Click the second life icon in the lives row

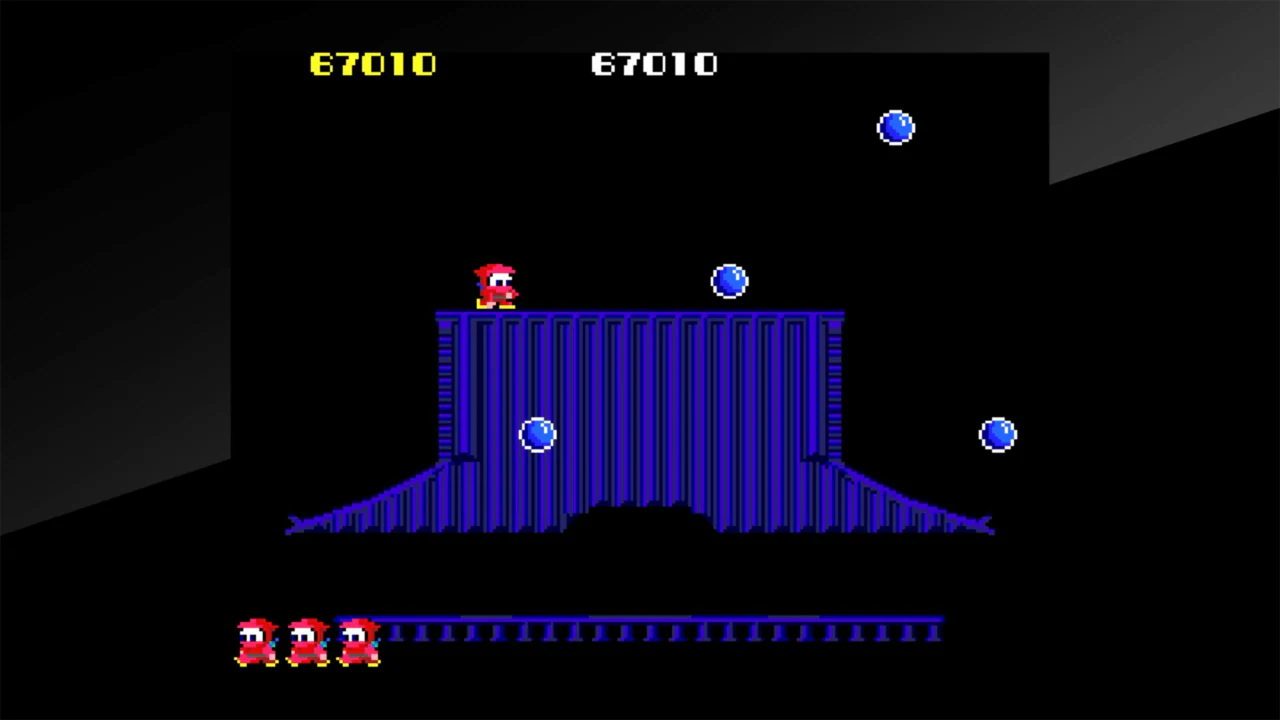click(x=308, y=640)
